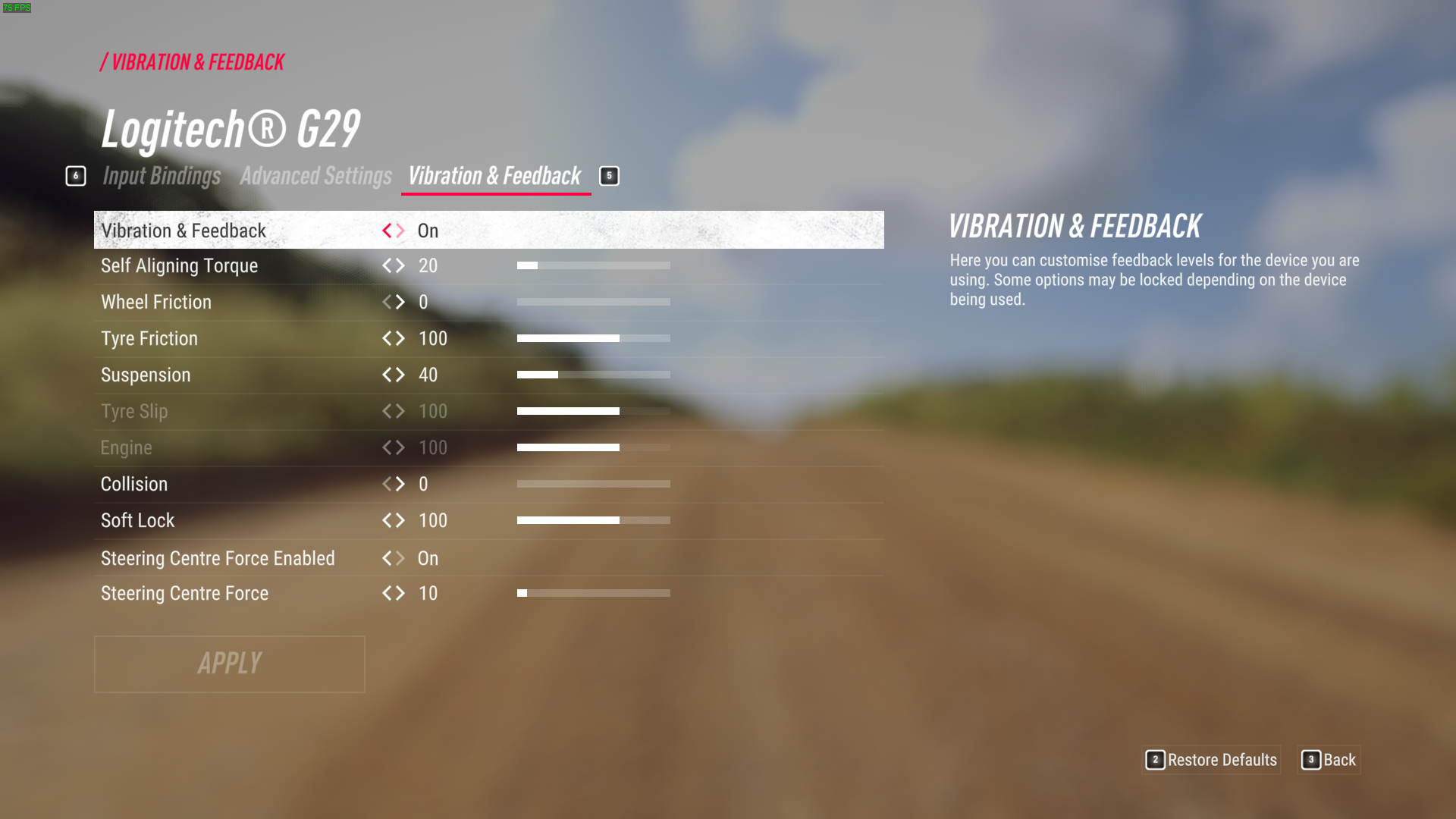
Task: Open the Advanced Settings tab
Action: (x=315, y=176)
